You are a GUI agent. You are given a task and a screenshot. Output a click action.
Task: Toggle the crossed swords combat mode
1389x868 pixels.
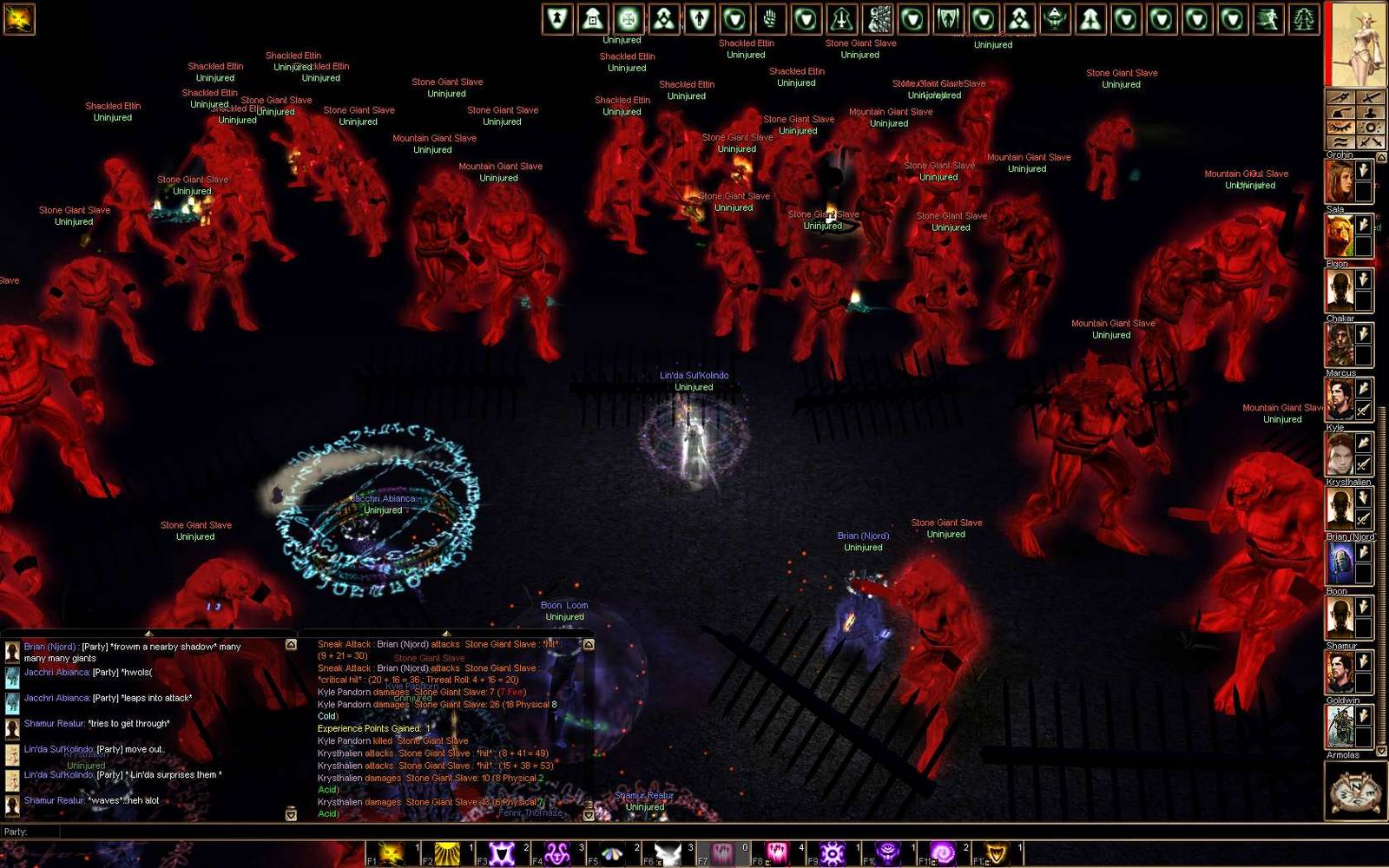(x=1369, y=141)
